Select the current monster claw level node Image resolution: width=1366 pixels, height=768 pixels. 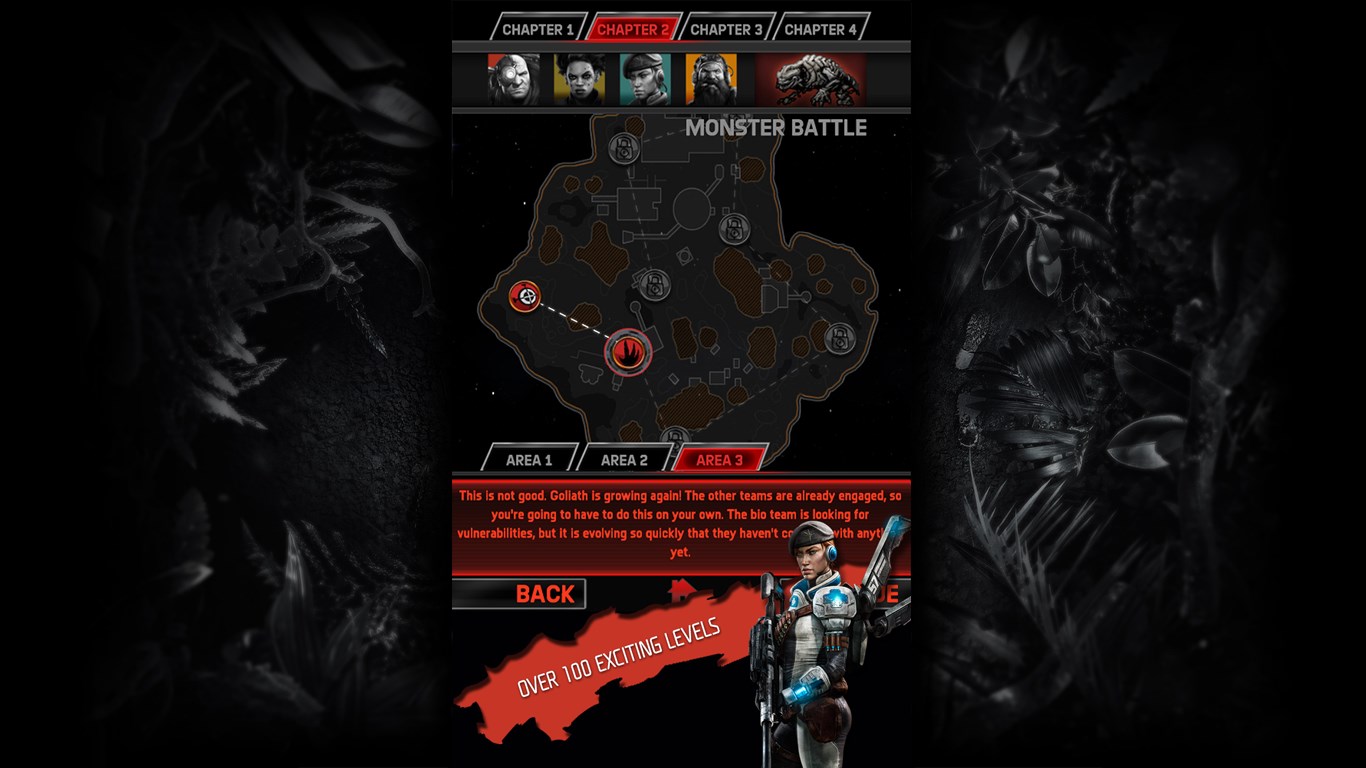point(627,352)
